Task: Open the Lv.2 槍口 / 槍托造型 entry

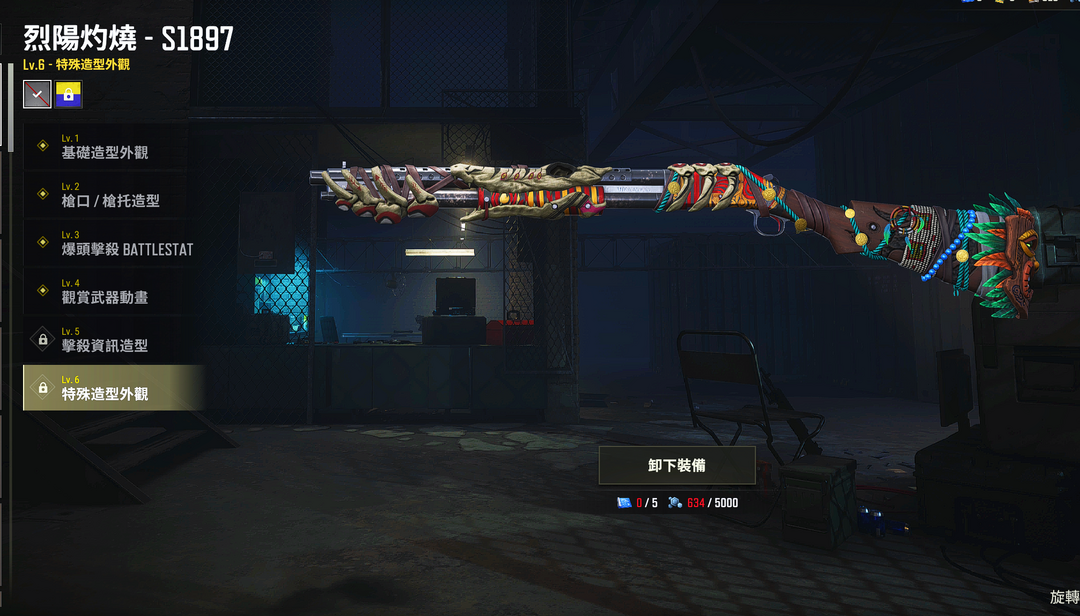Action: (x=110, y=194)
